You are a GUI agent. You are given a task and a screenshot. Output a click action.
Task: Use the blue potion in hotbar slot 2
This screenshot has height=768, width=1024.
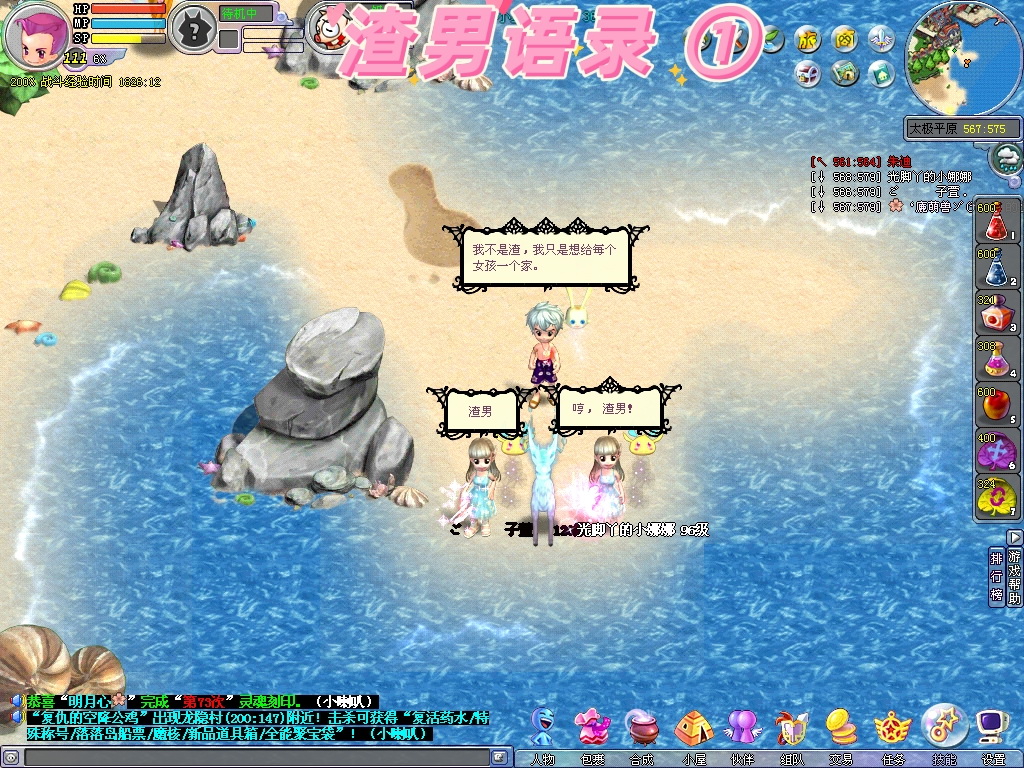coord(994,267)
